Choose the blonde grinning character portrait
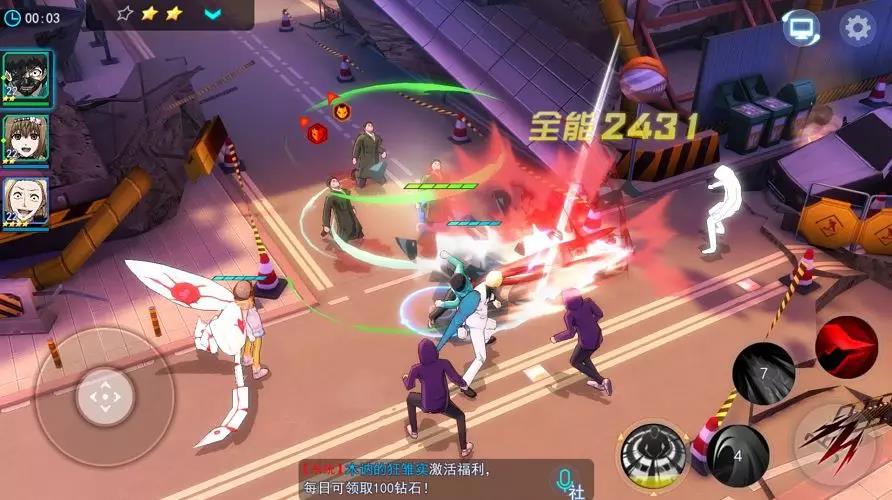 (x=25, y=201)
